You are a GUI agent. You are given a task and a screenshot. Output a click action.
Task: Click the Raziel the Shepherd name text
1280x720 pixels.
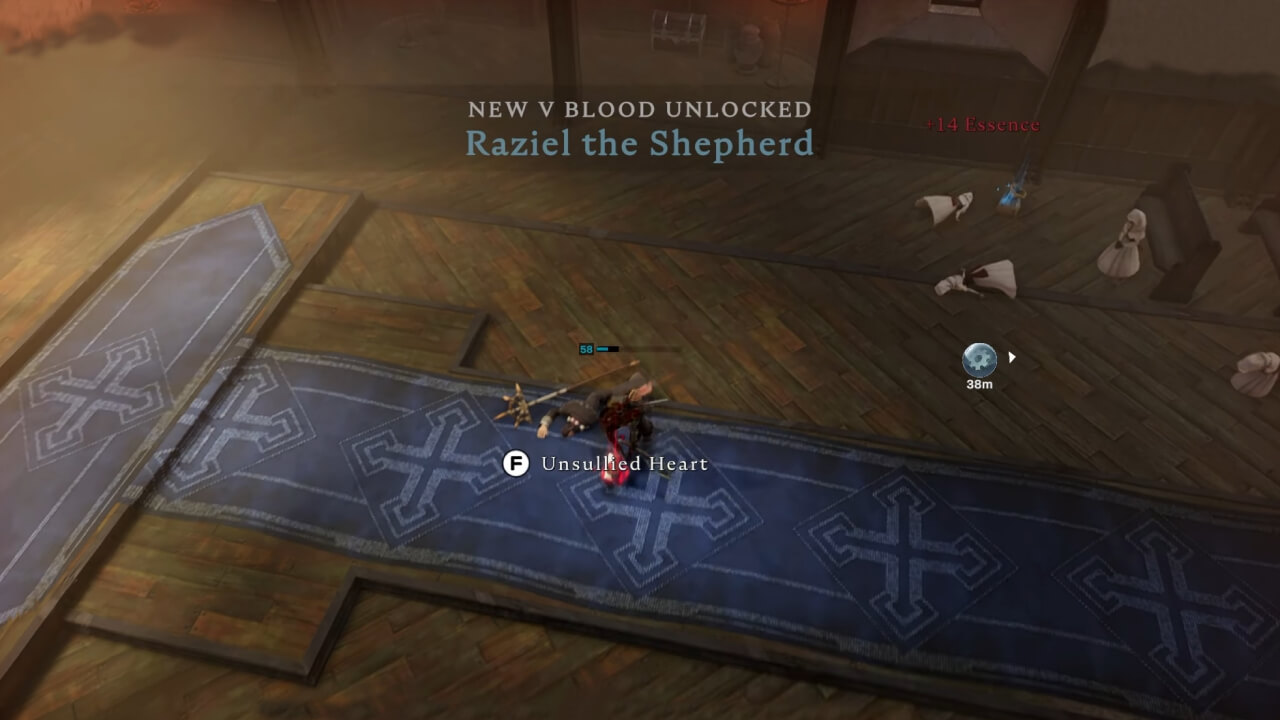(x=639, y=143)
